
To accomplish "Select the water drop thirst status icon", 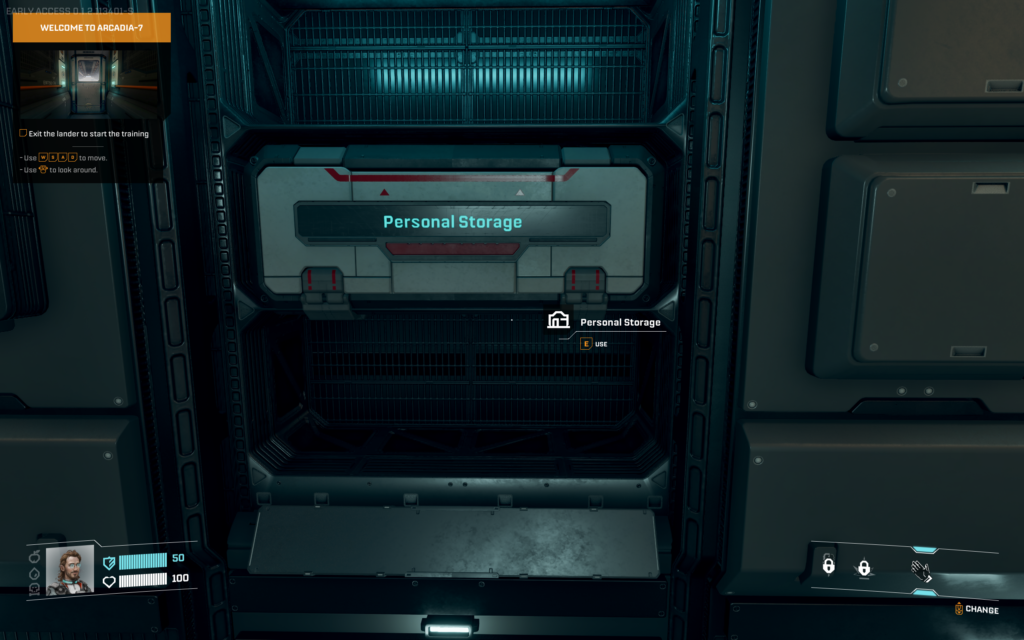I will [x=34, y=574].
